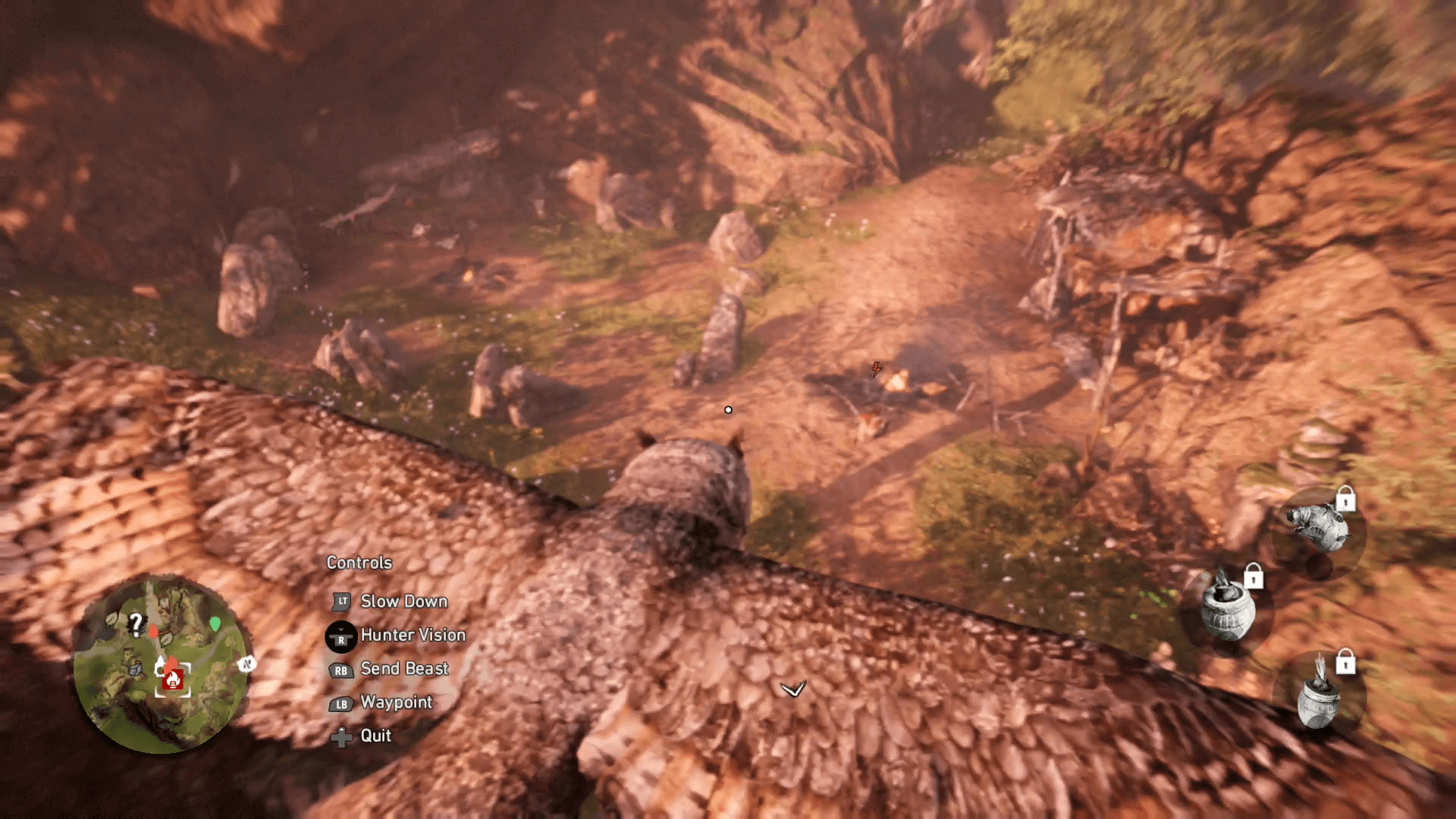Click the center aiming dot reticle
The width and height of the screenshot is (1456, 819).
tap(728, 409)
